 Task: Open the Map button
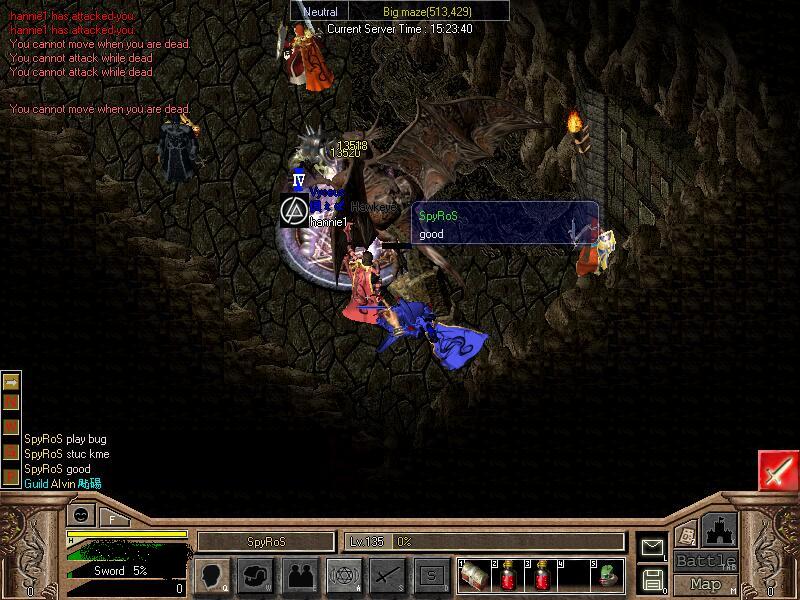705,584
